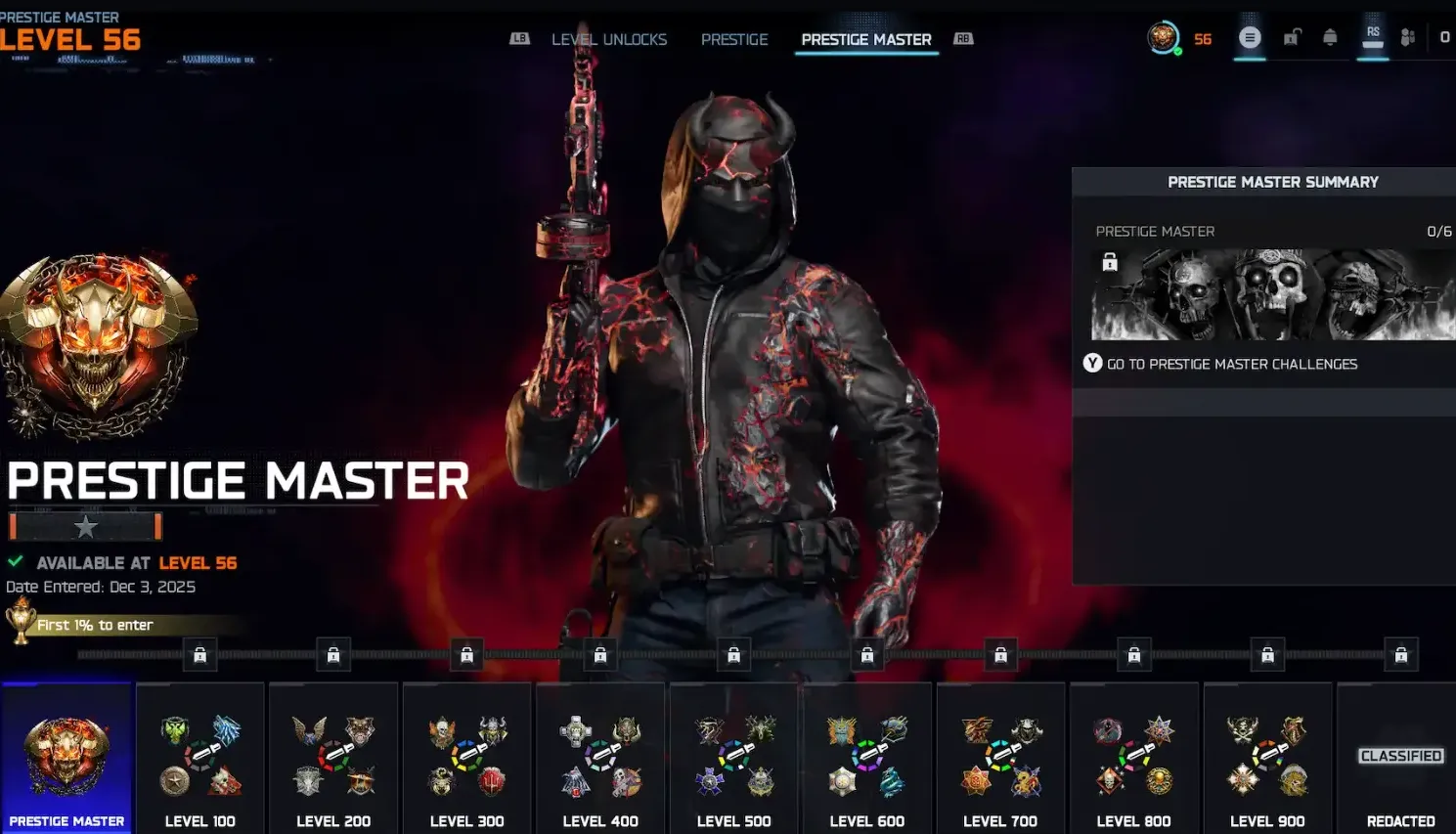The image size is (1456, 834).
Task: Select the Prestige Master golden skull emblem
Action: [98, 342]
